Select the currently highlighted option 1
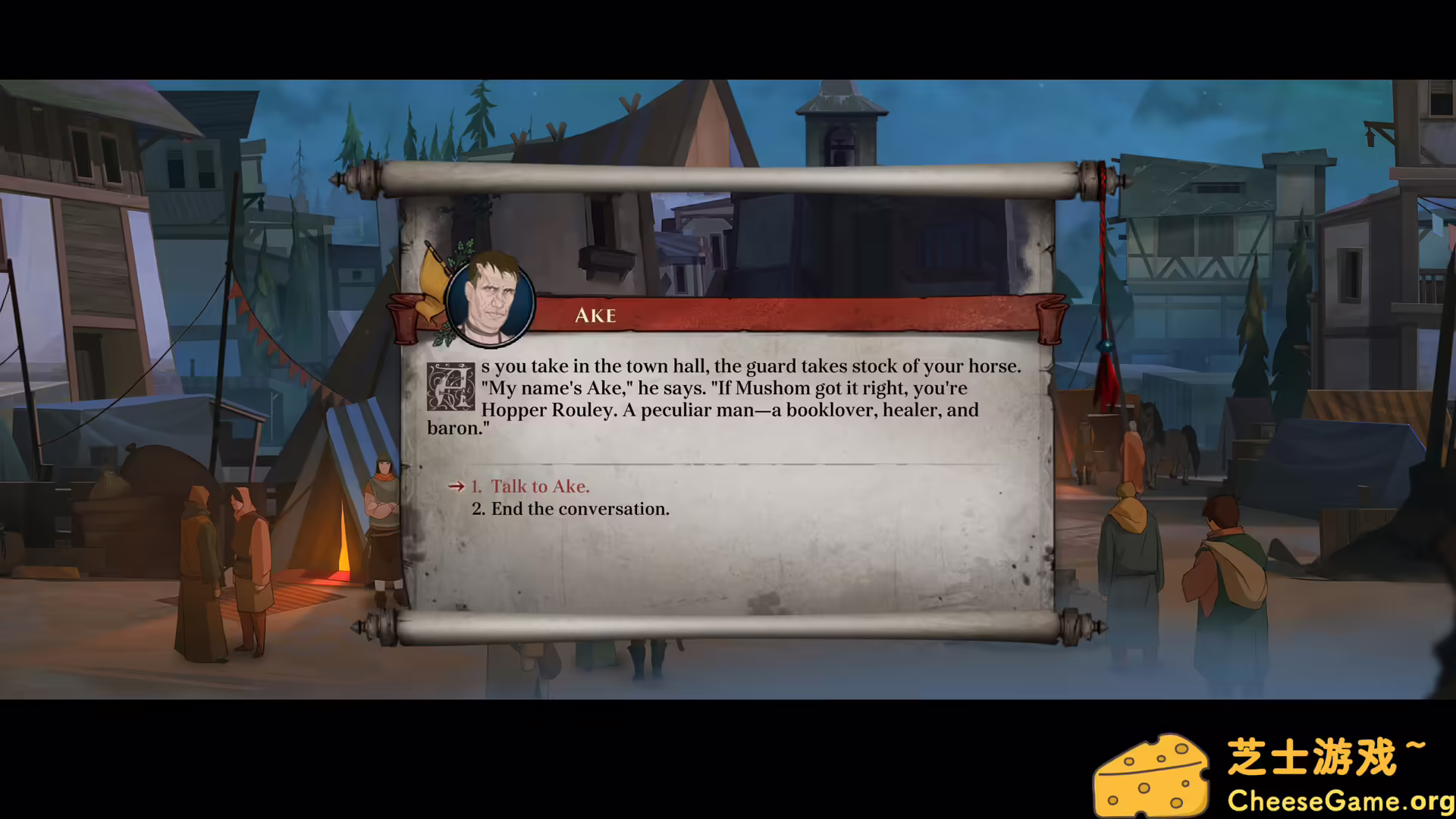This screenshot has height=819, width=1456. 539,486
